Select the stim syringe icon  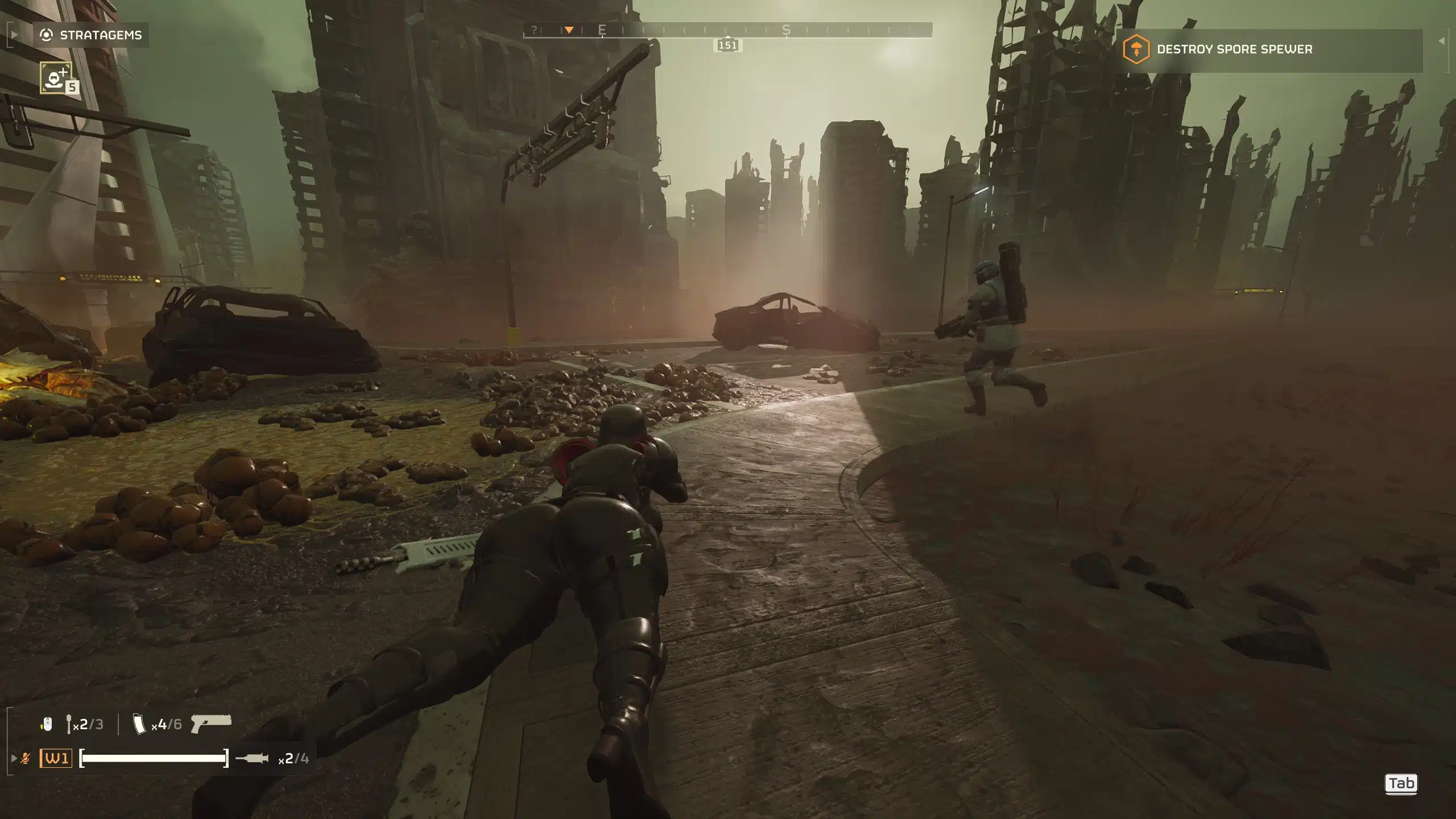click(x=252, y=758)
